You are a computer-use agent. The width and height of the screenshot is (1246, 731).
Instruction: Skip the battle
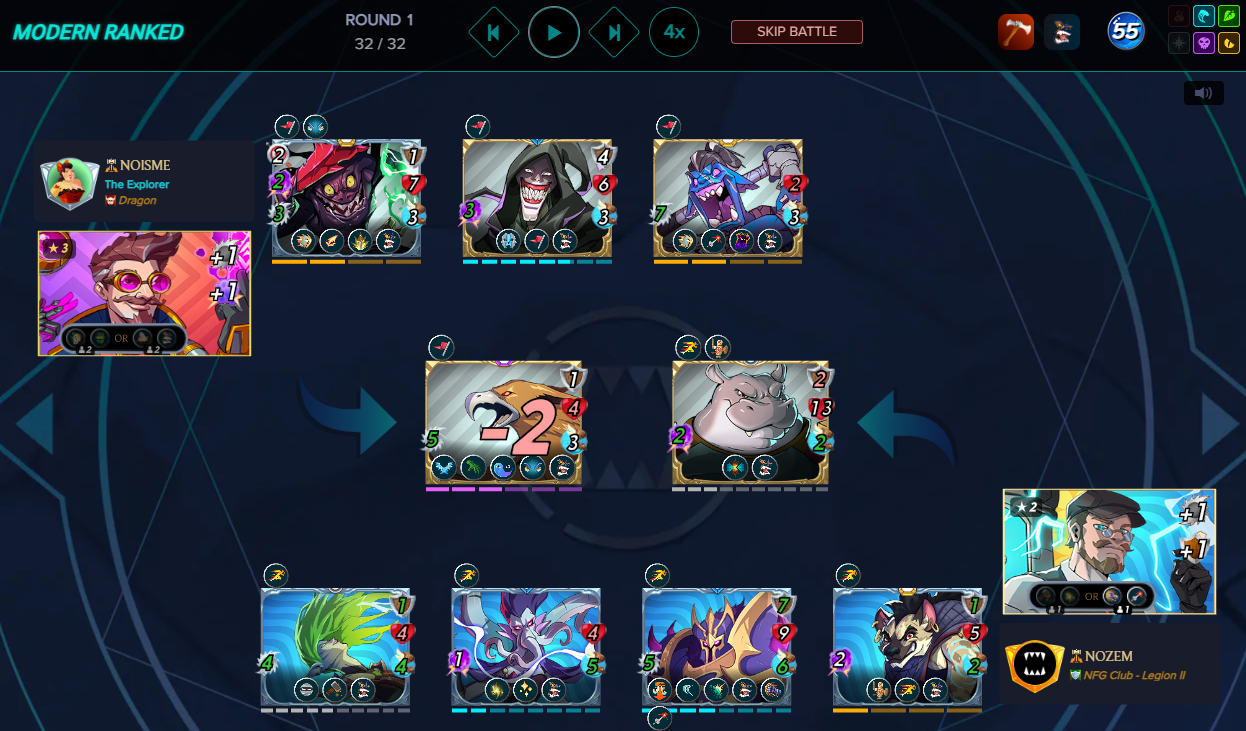pos(796,32)
